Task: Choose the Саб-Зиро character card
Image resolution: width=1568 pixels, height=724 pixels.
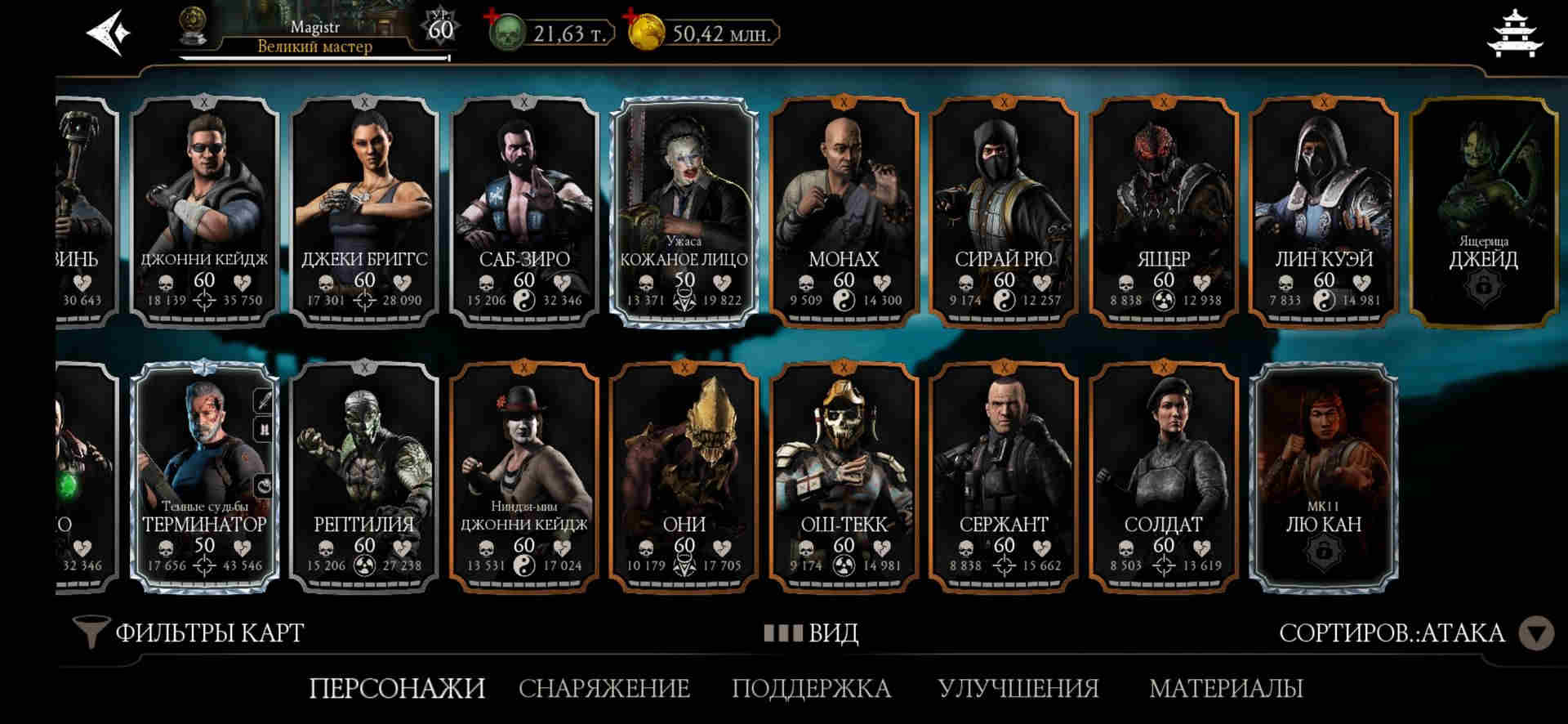Action: 523,212
